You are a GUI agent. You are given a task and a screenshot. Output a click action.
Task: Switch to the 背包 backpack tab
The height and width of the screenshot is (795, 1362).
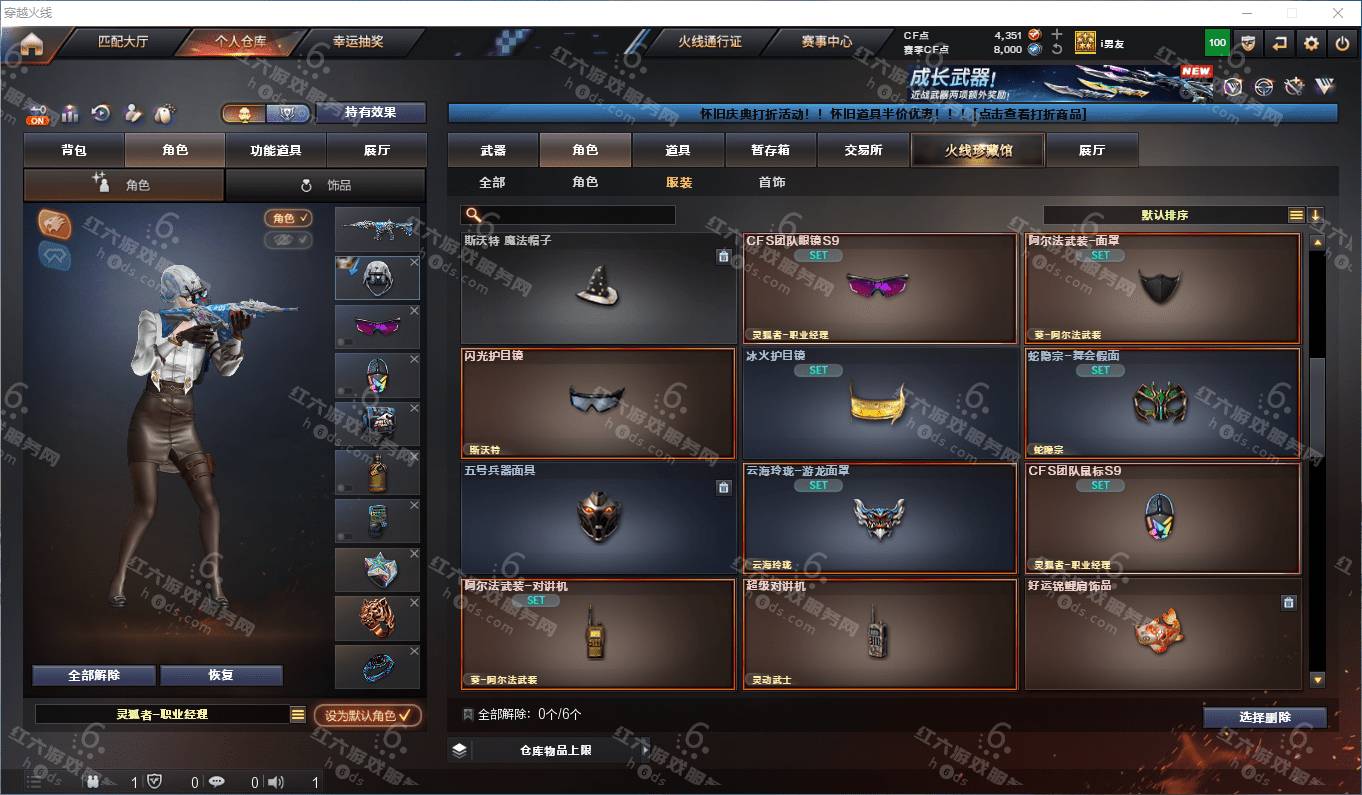(74, 150)
